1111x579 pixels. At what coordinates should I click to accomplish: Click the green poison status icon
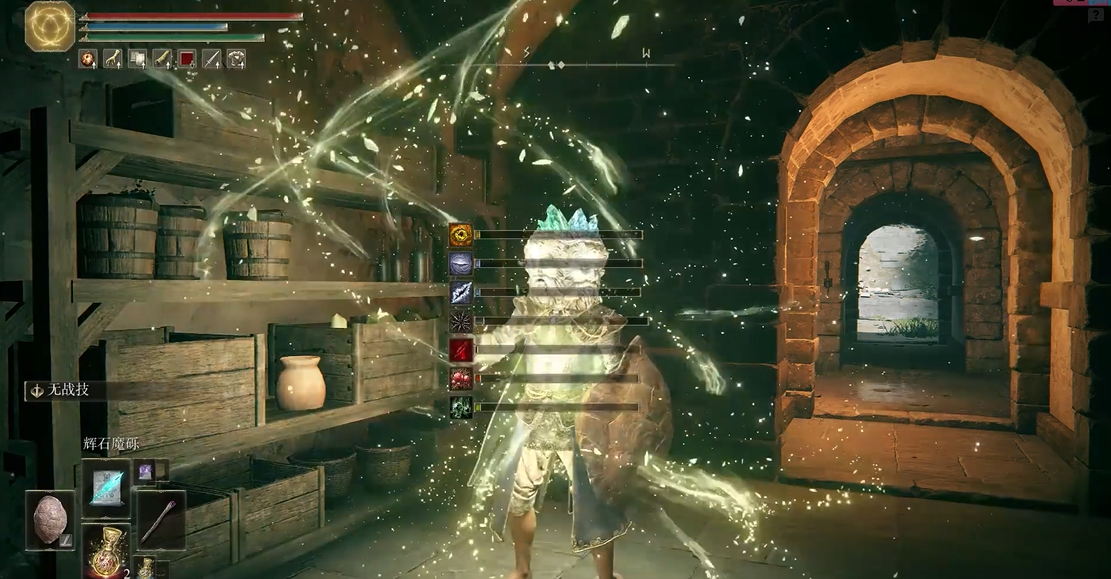point(461,407)
